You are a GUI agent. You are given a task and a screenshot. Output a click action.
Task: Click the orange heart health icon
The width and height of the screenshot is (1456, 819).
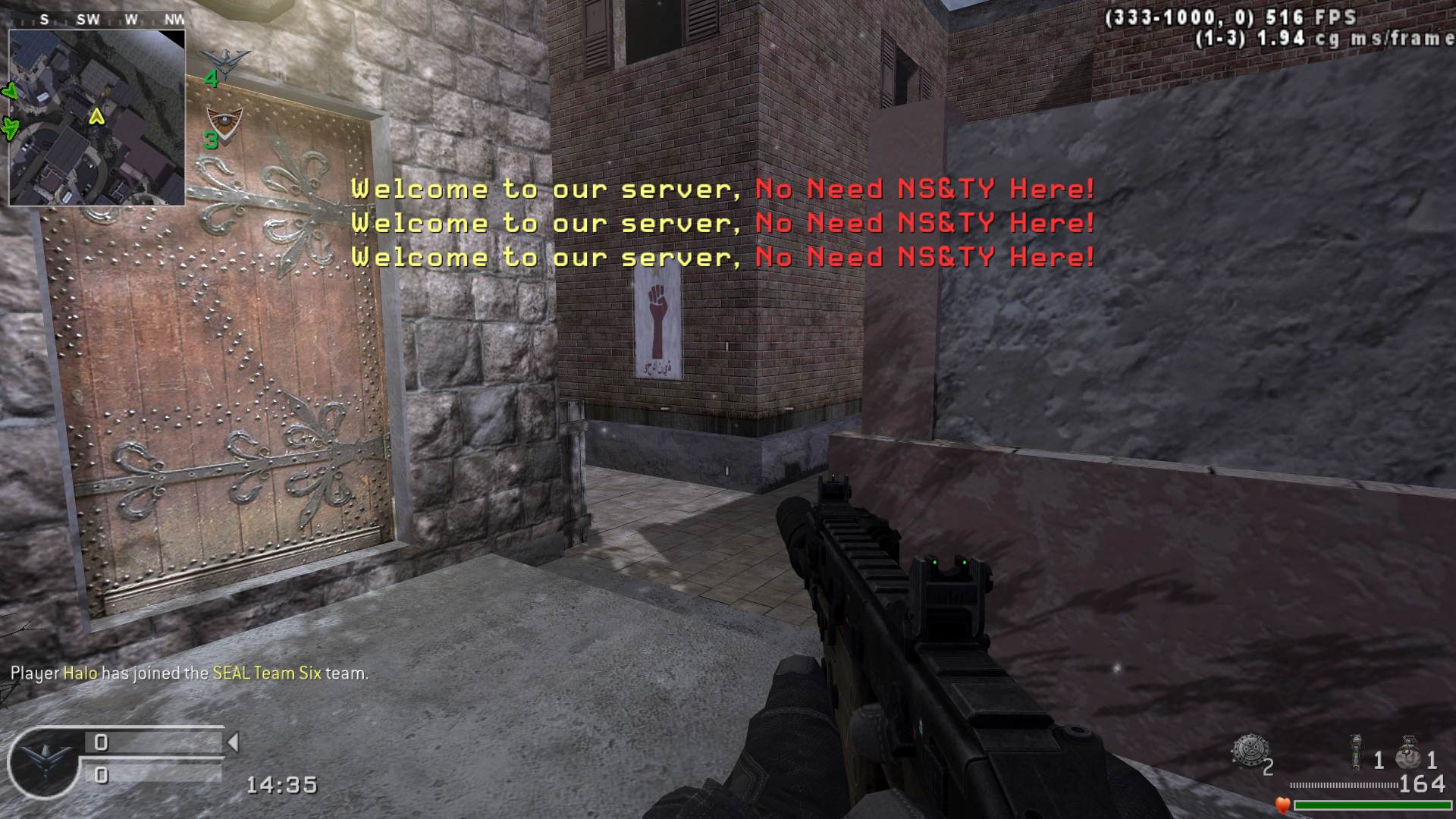[x=1282, y=805]
